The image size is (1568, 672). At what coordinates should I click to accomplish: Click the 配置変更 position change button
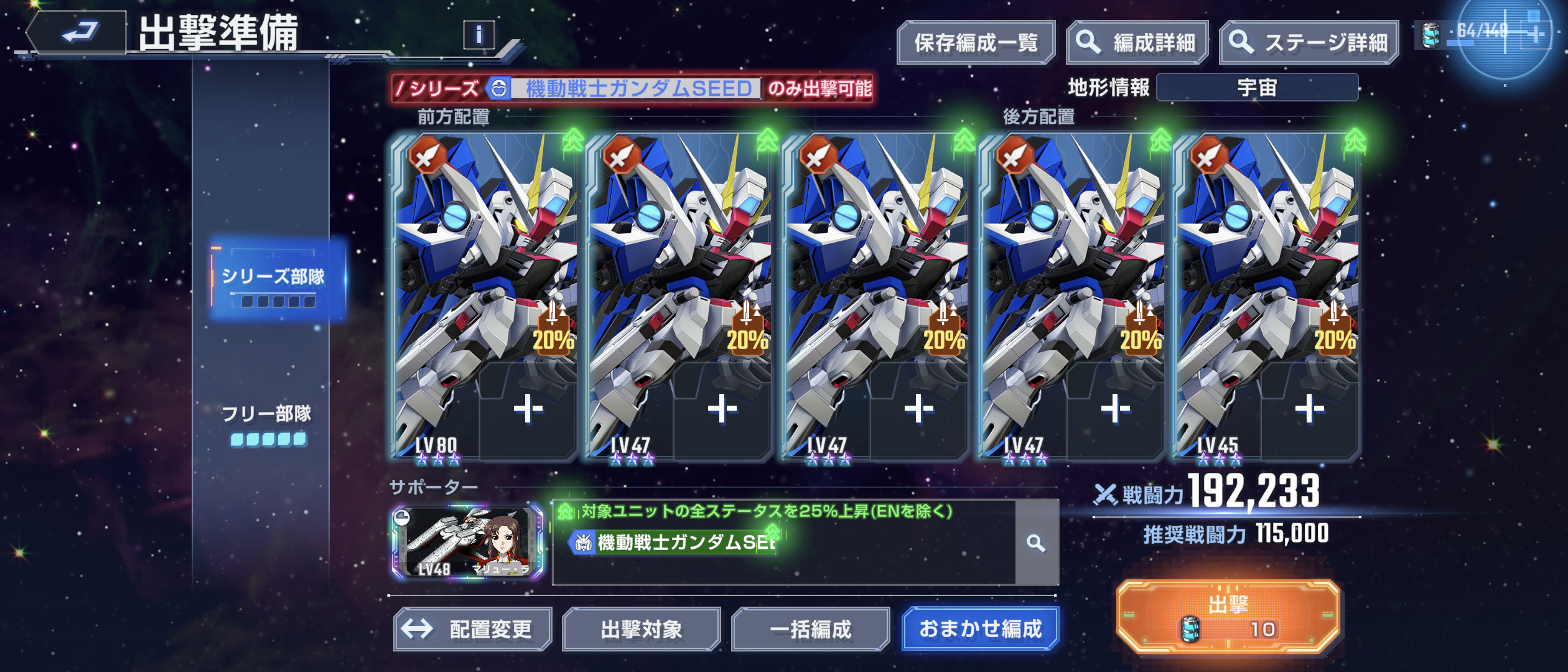tap(473, 629)
